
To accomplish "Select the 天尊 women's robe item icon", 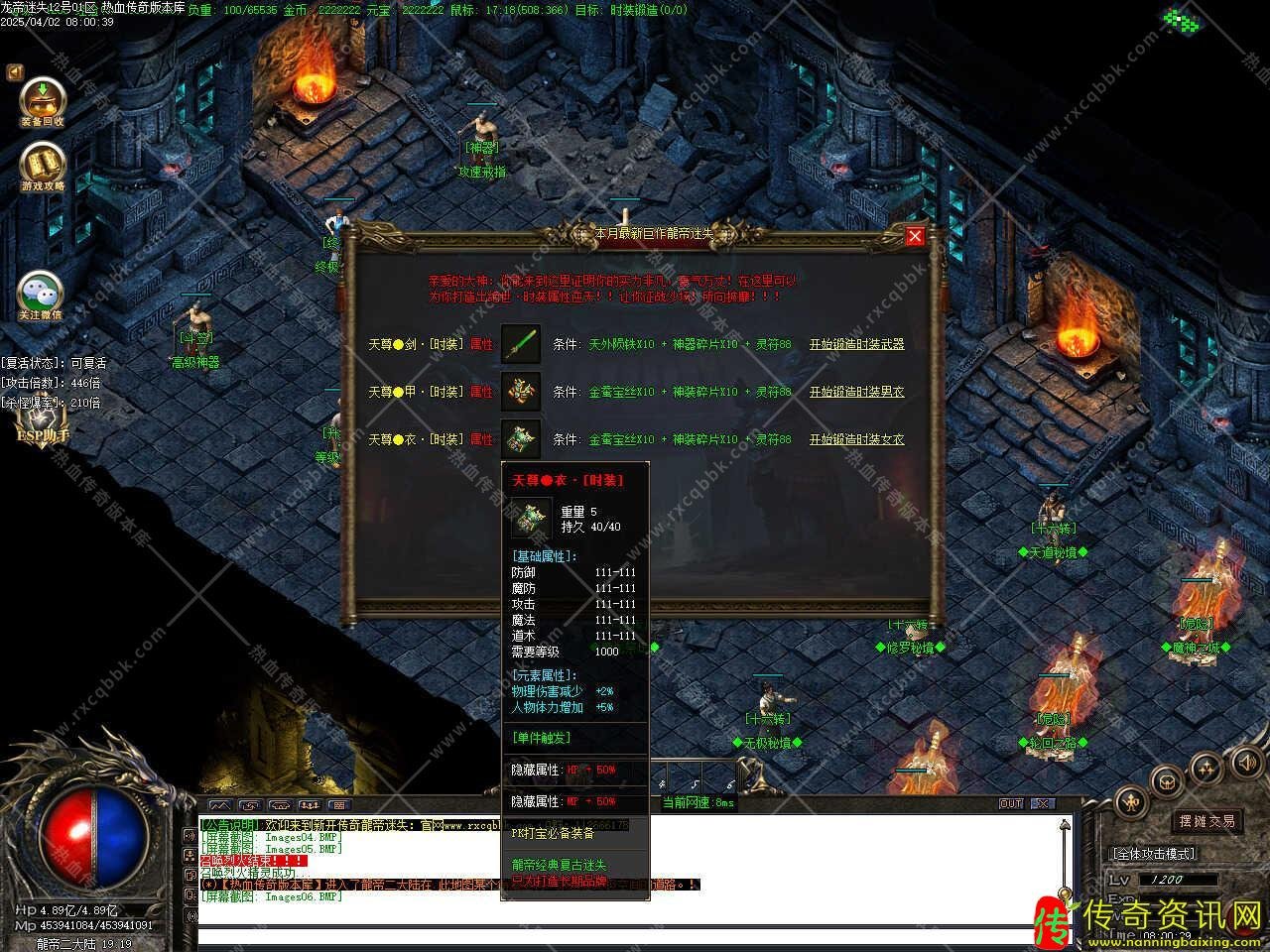I will (521, 439).
